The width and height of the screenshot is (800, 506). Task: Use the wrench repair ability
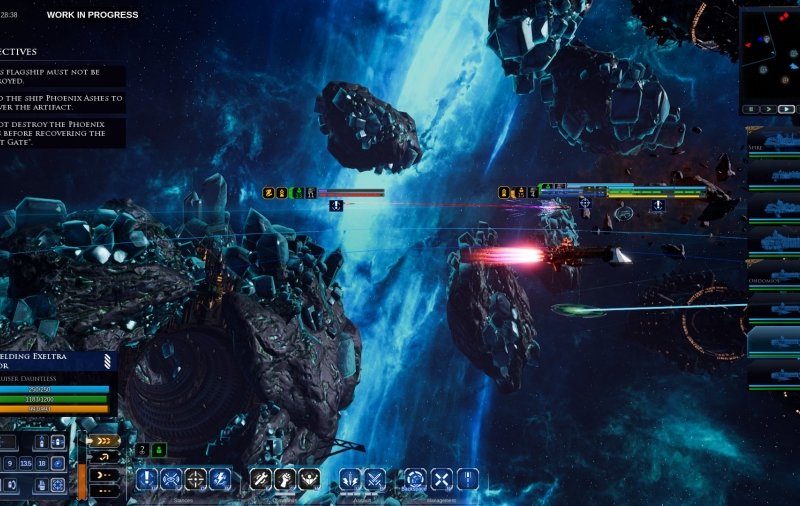tap(261, 479)
